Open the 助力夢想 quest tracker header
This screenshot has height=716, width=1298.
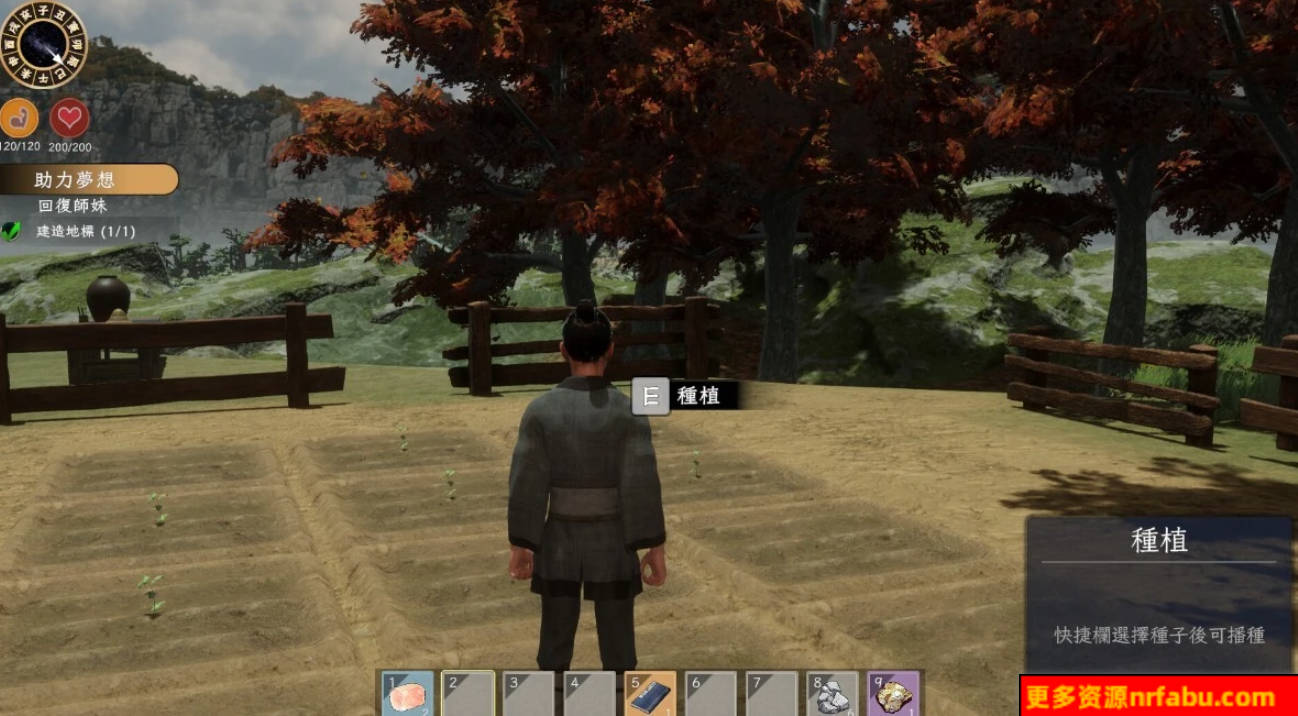coord(89,180)
